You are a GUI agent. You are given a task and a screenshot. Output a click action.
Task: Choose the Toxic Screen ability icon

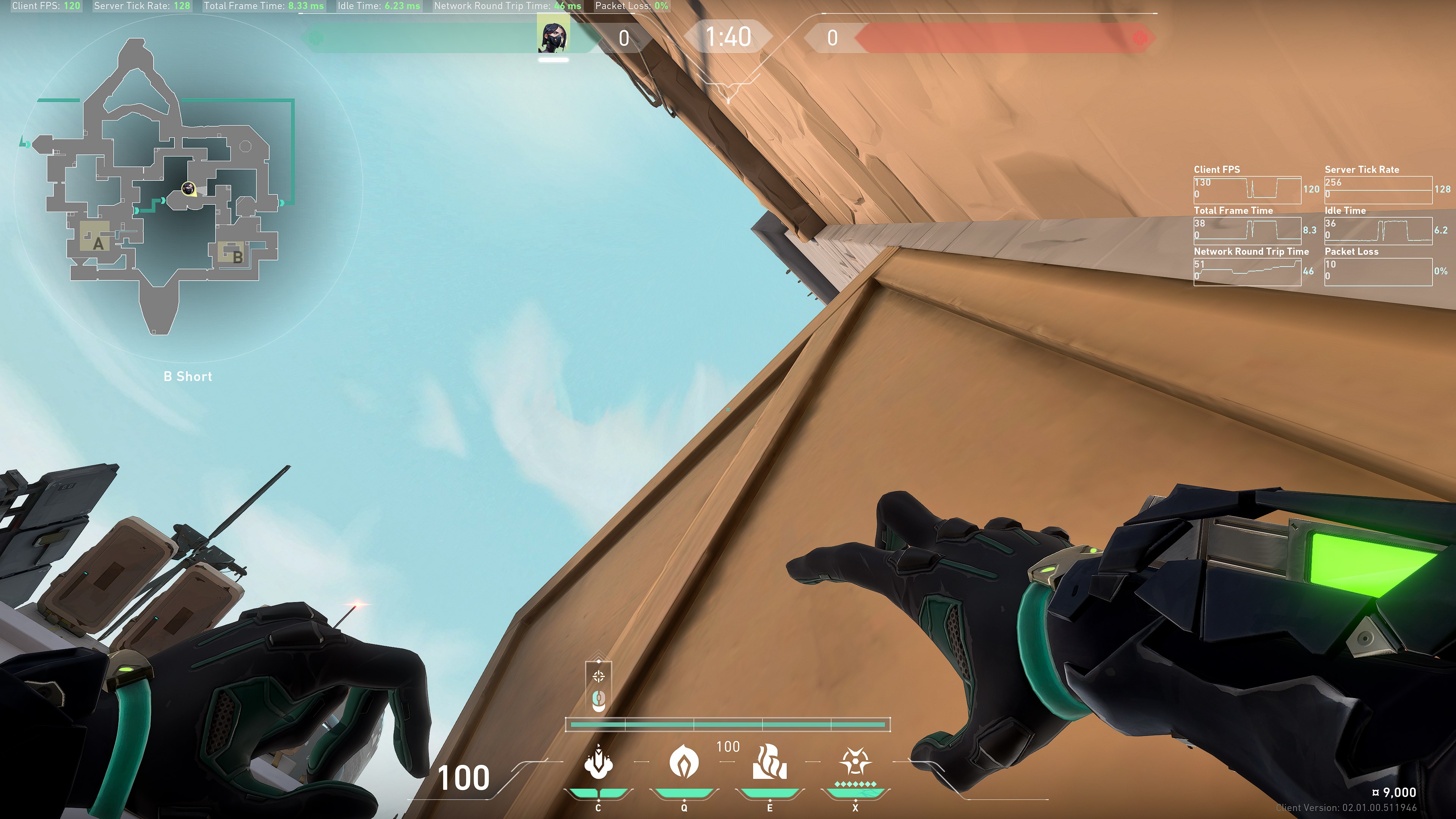pyautogui.click(x=769, y=762)
